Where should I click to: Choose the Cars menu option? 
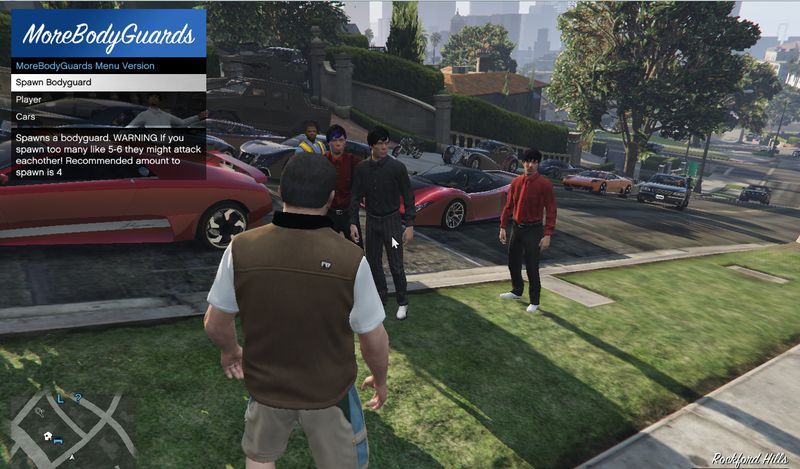coord(107,117)
